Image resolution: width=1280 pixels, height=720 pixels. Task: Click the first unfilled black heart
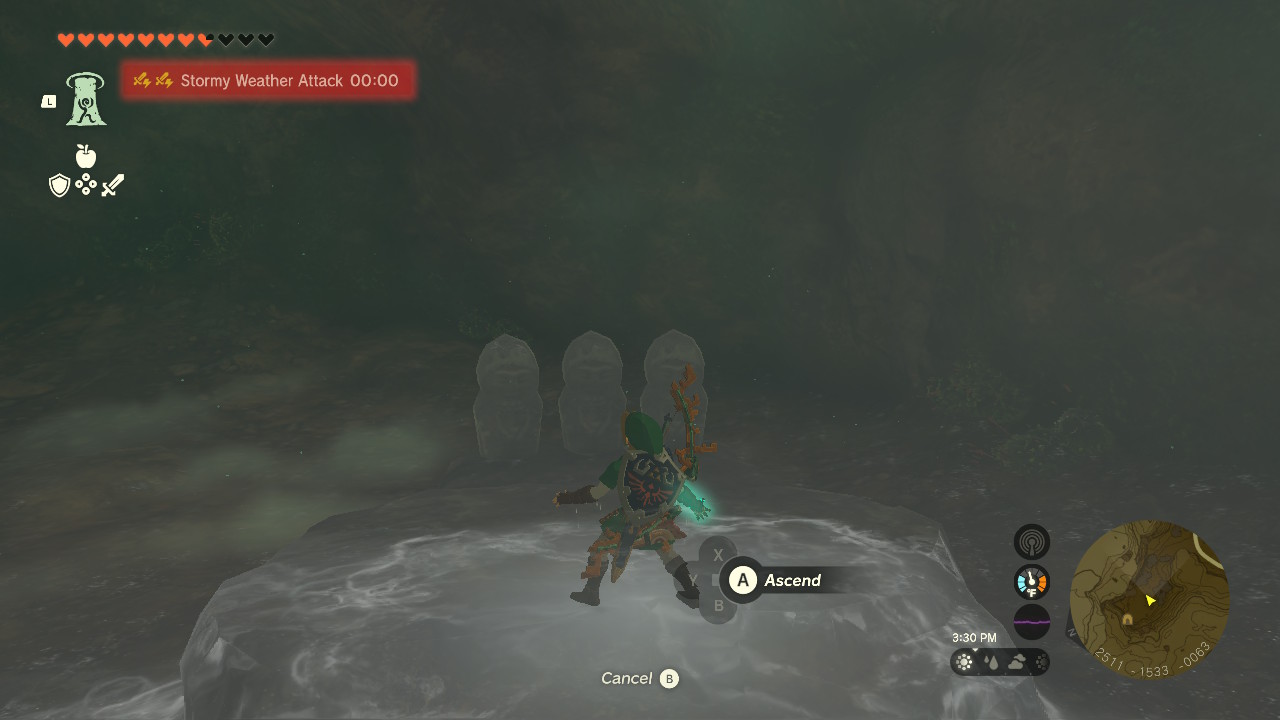tap(224, 40)
